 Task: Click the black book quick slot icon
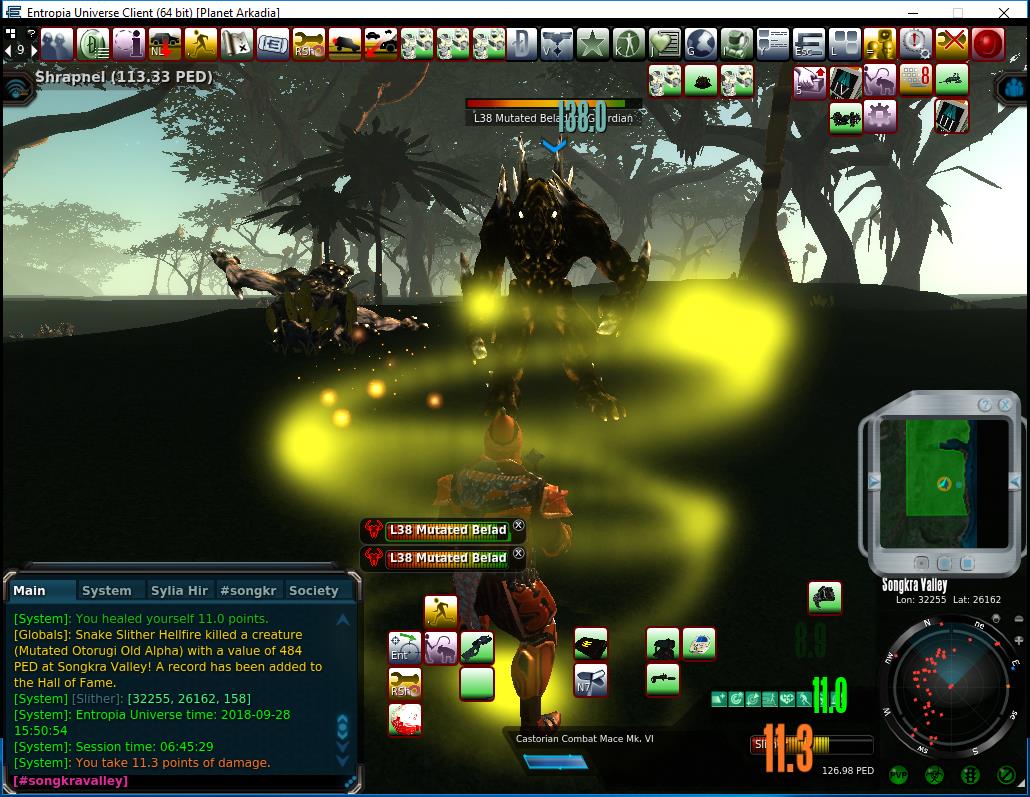(x=591, y=643)
